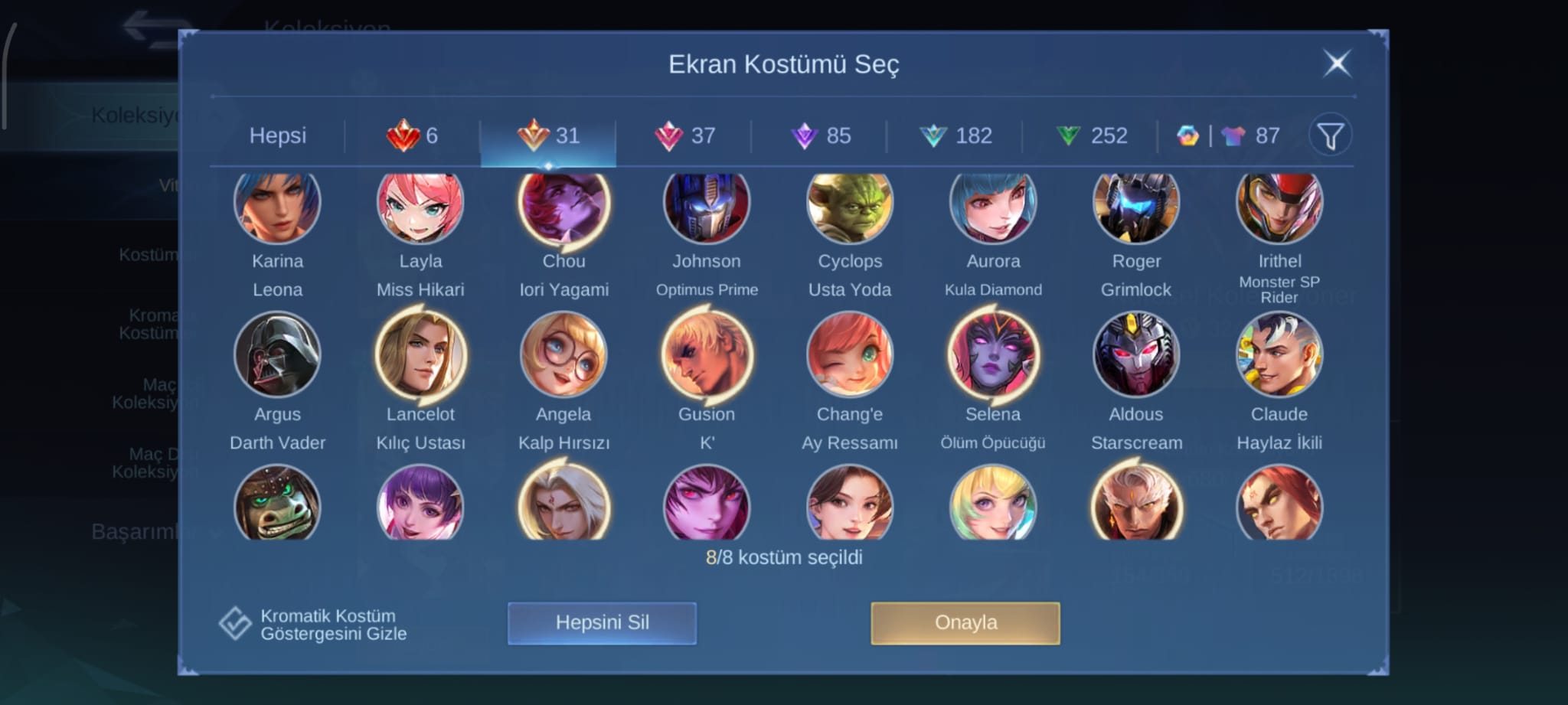Select Claude's Haylaz İkili skin

click(x=1279, y=355)
